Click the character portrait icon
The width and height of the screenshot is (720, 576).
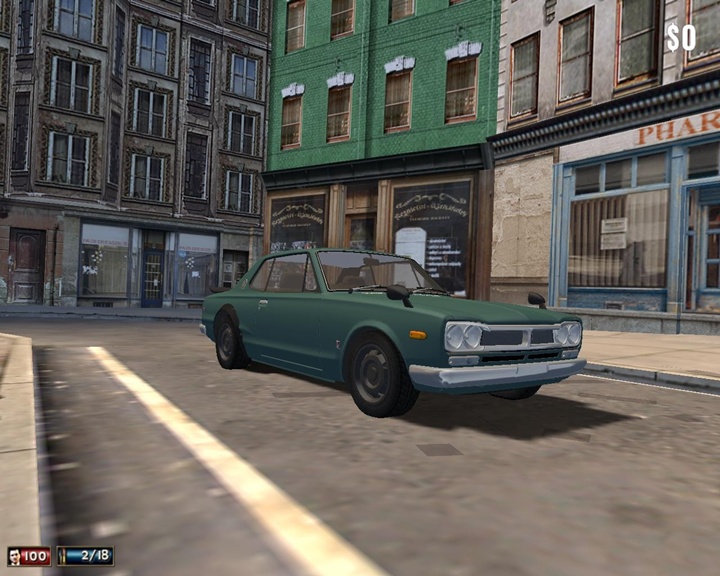point(14,556)
